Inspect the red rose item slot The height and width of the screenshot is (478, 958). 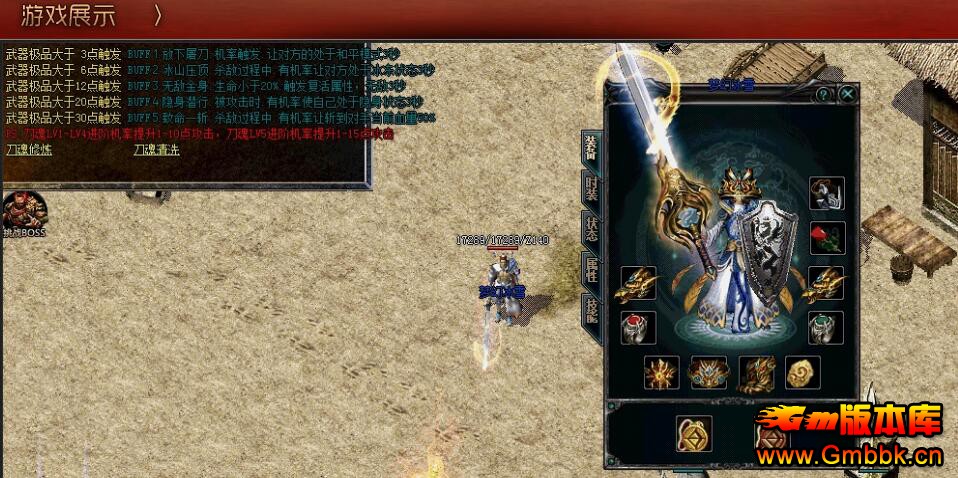click(x=826, y=238)
